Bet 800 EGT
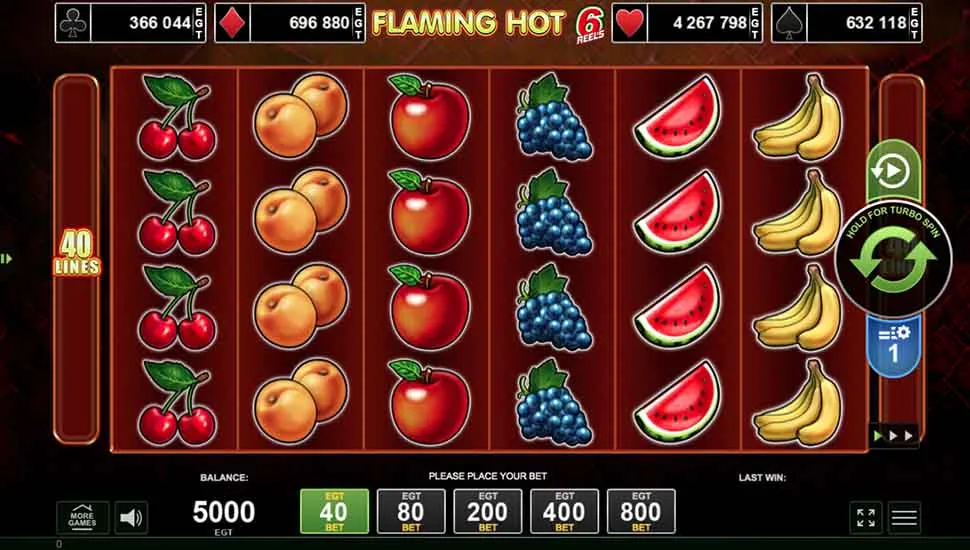This screenshot has width=970, height=550. tap(641, 511)
